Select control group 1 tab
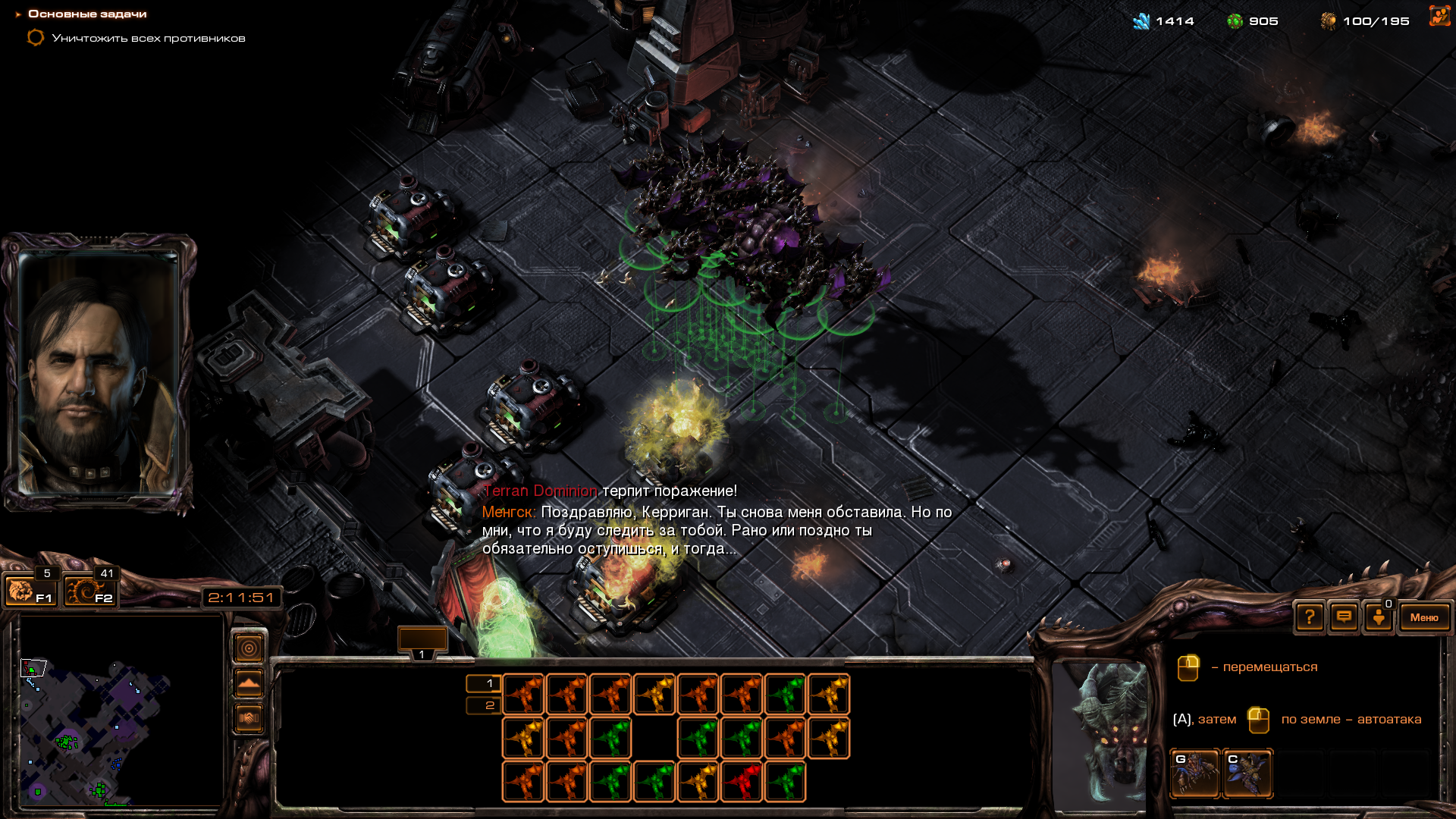1456x819 pixels. (422, 642)
